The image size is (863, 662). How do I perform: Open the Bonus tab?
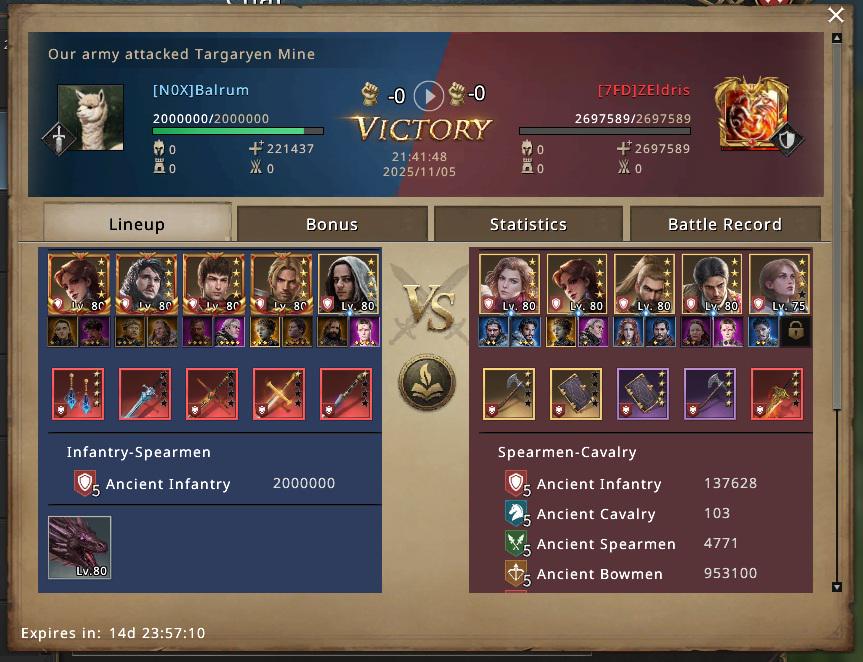point(332,224)
